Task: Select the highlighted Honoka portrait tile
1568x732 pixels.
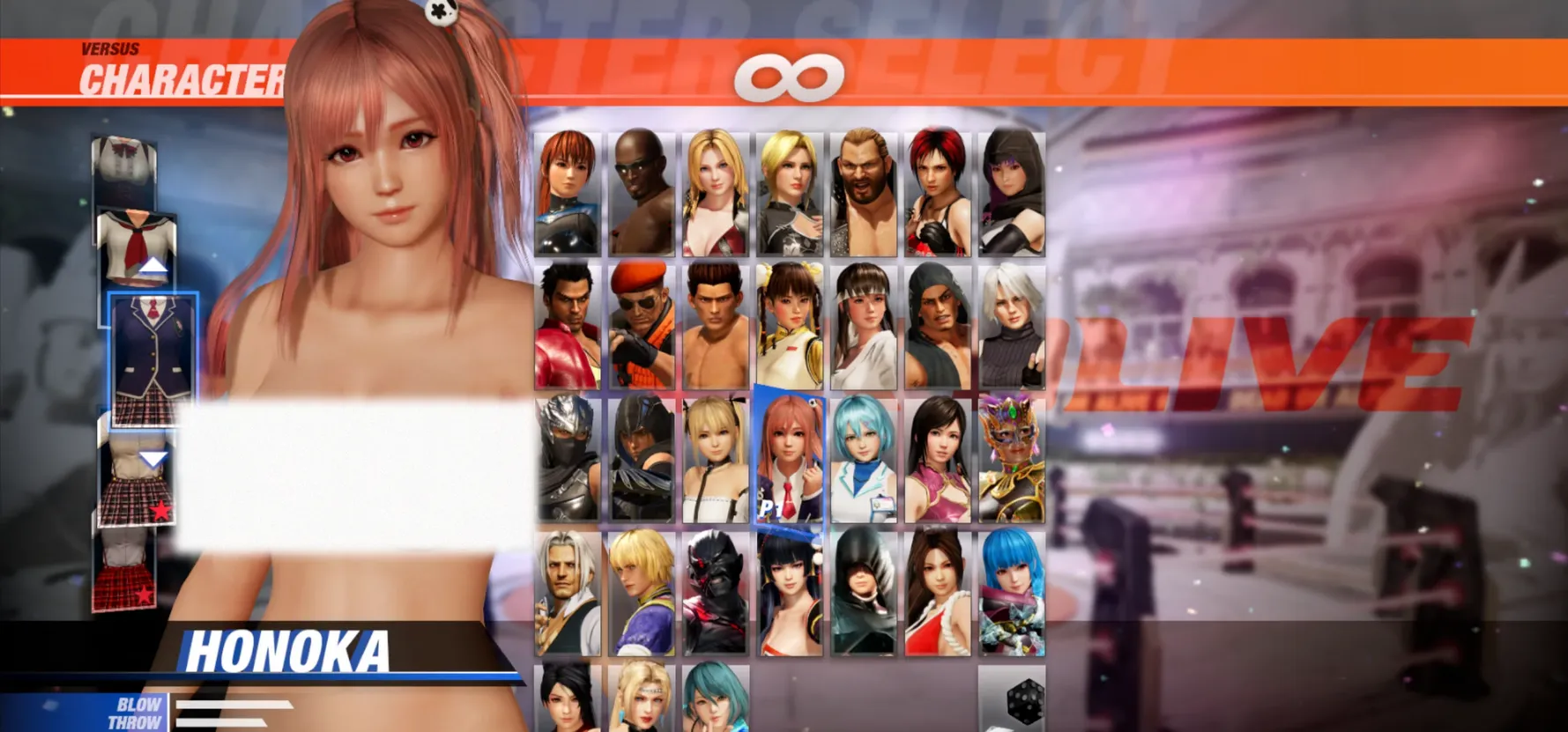Action: 789,459
